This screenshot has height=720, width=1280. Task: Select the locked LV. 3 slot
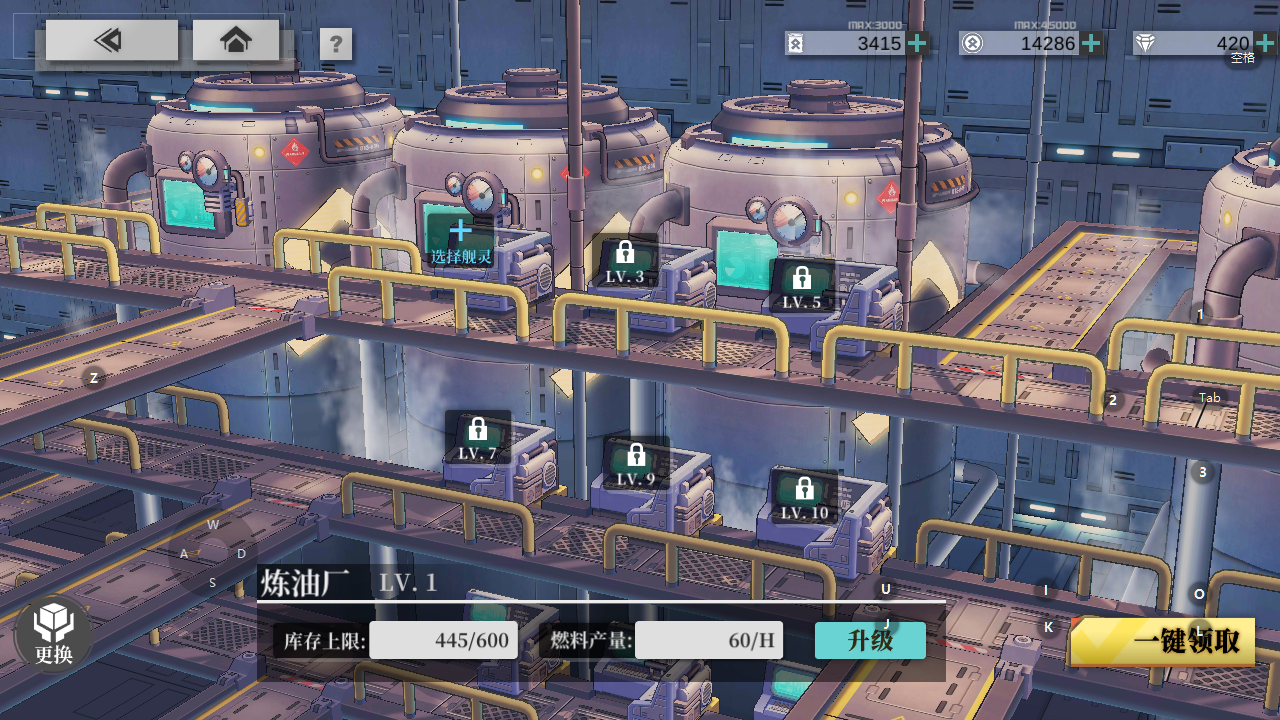pos(625,262)
